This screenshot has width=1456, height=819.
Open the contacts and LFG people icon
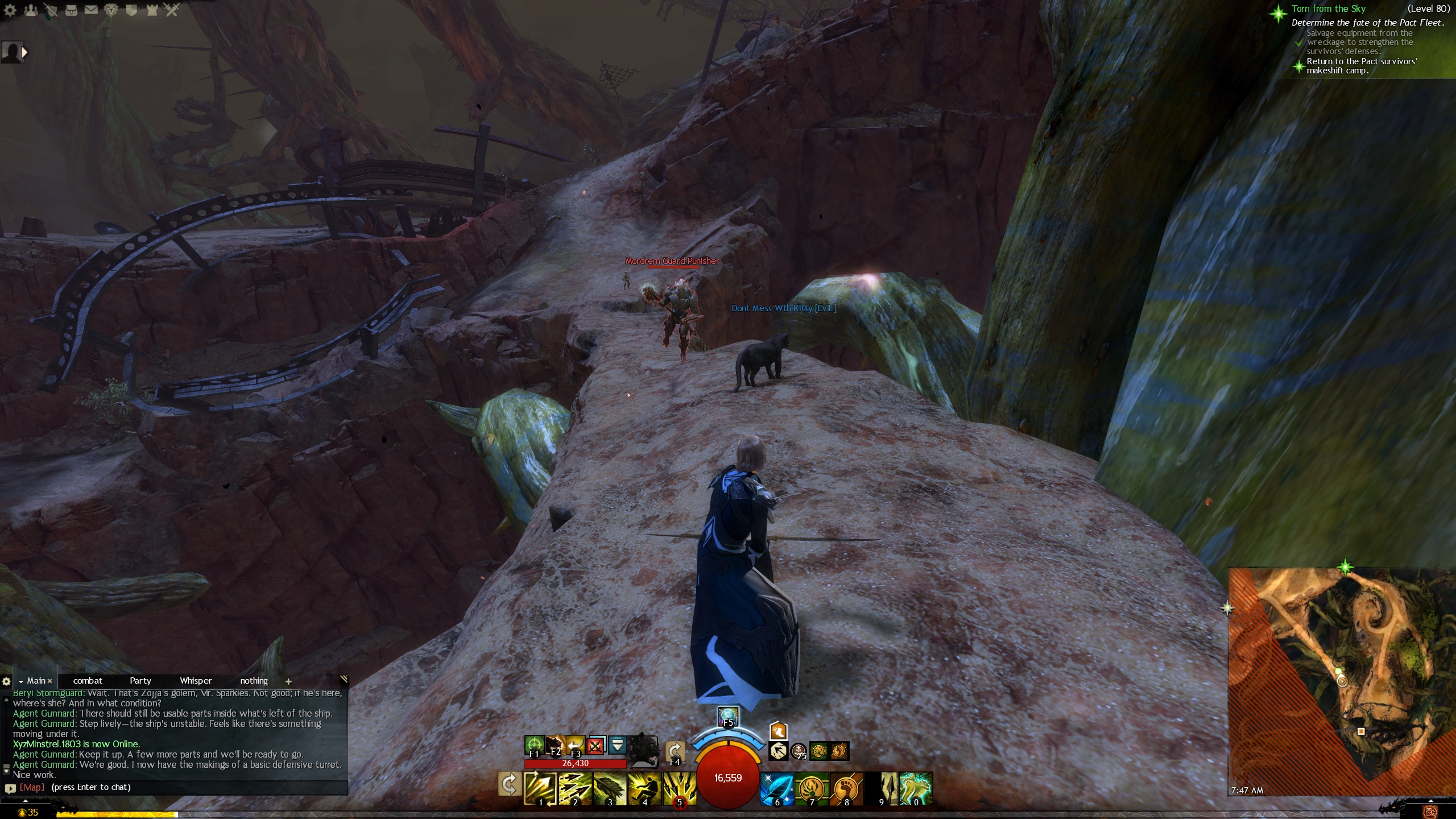(31, 10)
